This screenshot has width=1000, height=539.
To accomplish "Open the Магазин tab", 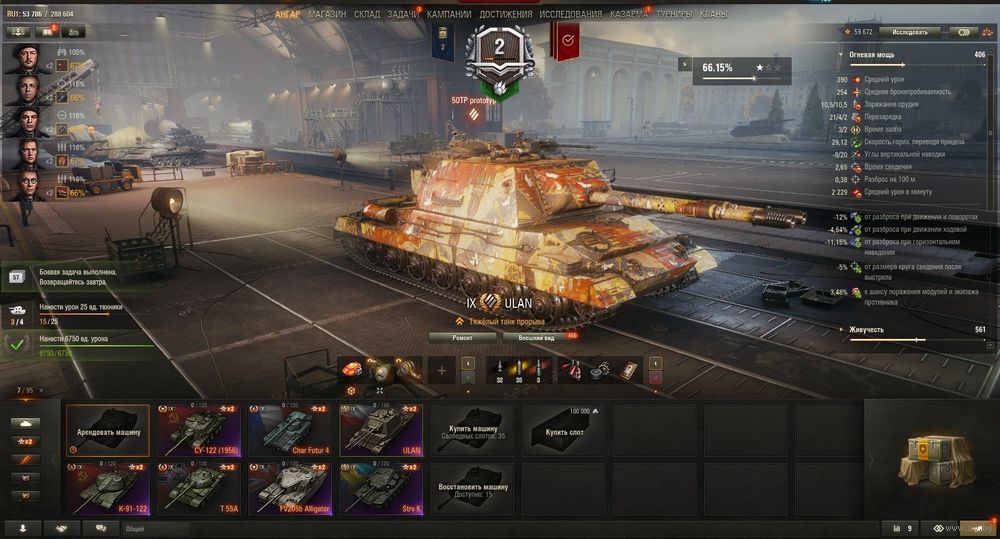I will point(327,15).
